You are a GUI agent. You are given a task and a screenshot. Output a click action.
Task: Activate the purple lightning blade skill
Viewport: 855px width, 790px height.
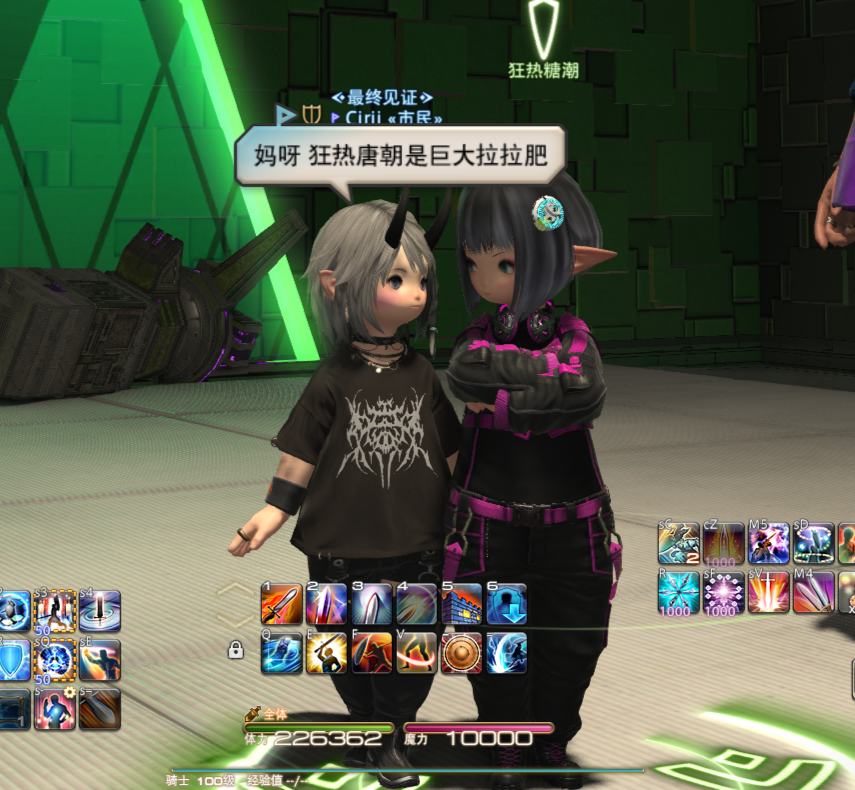[x=326, y=604]
